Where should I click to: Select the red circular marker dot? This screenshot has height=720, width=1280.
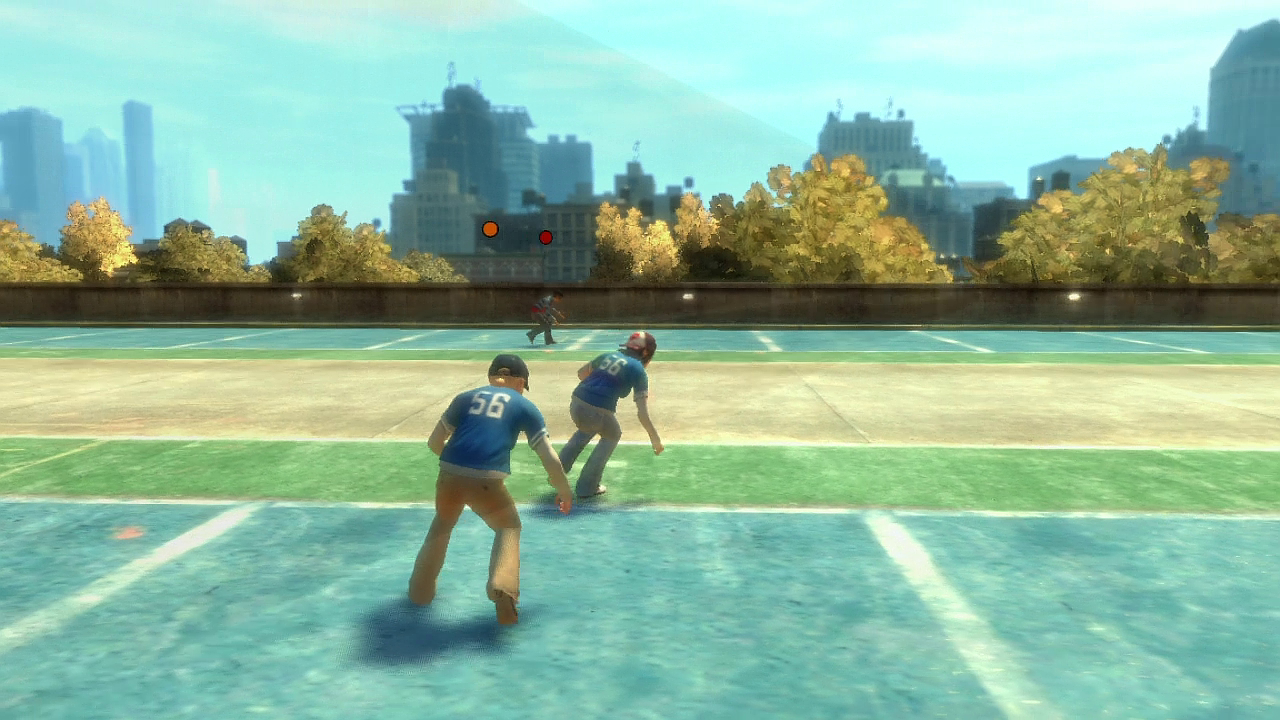coord(546,237)
